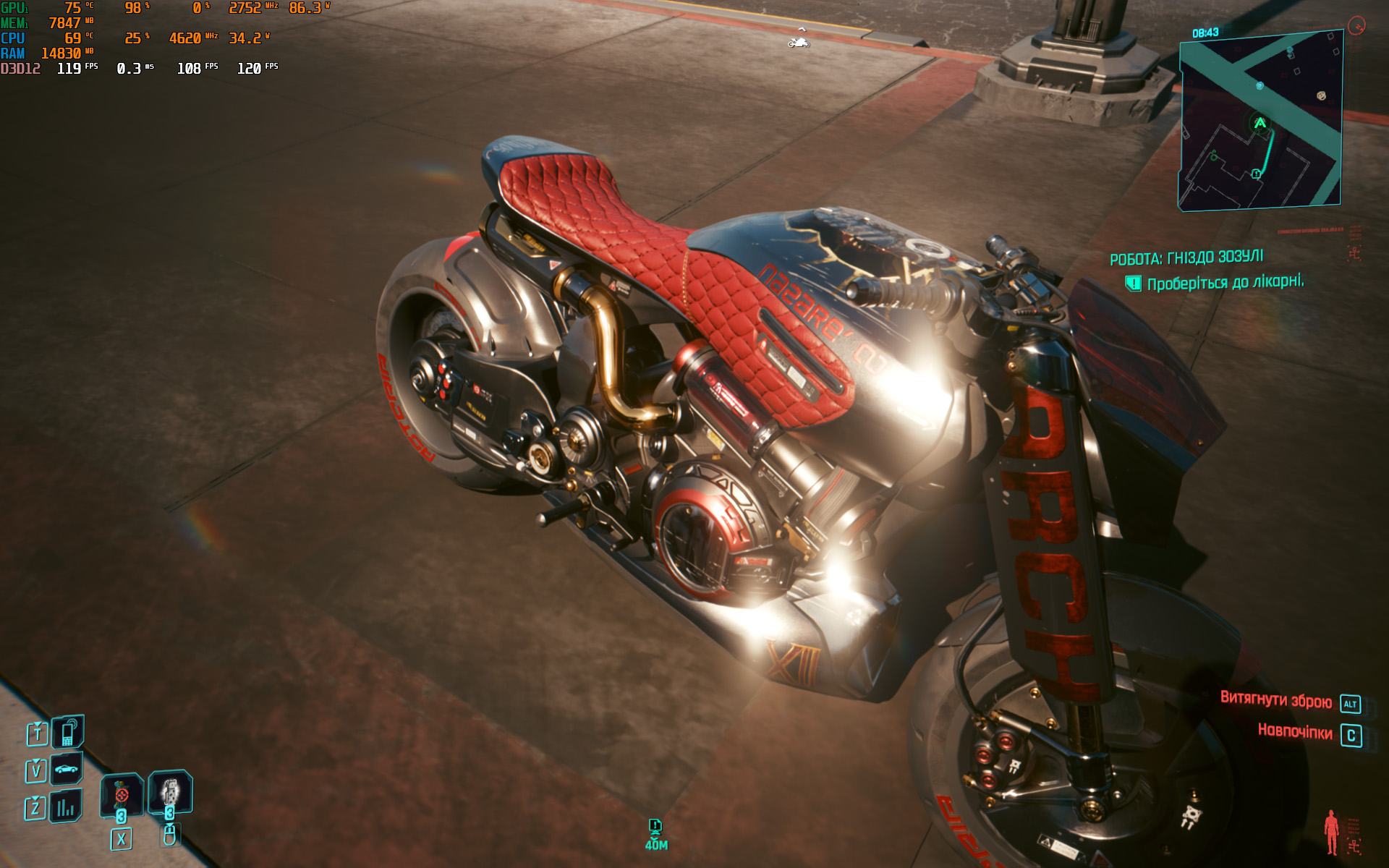This screenshot has width=1389, height=868.
Task: Click the motorcycle marker at the top
Action: coord(798,43)
